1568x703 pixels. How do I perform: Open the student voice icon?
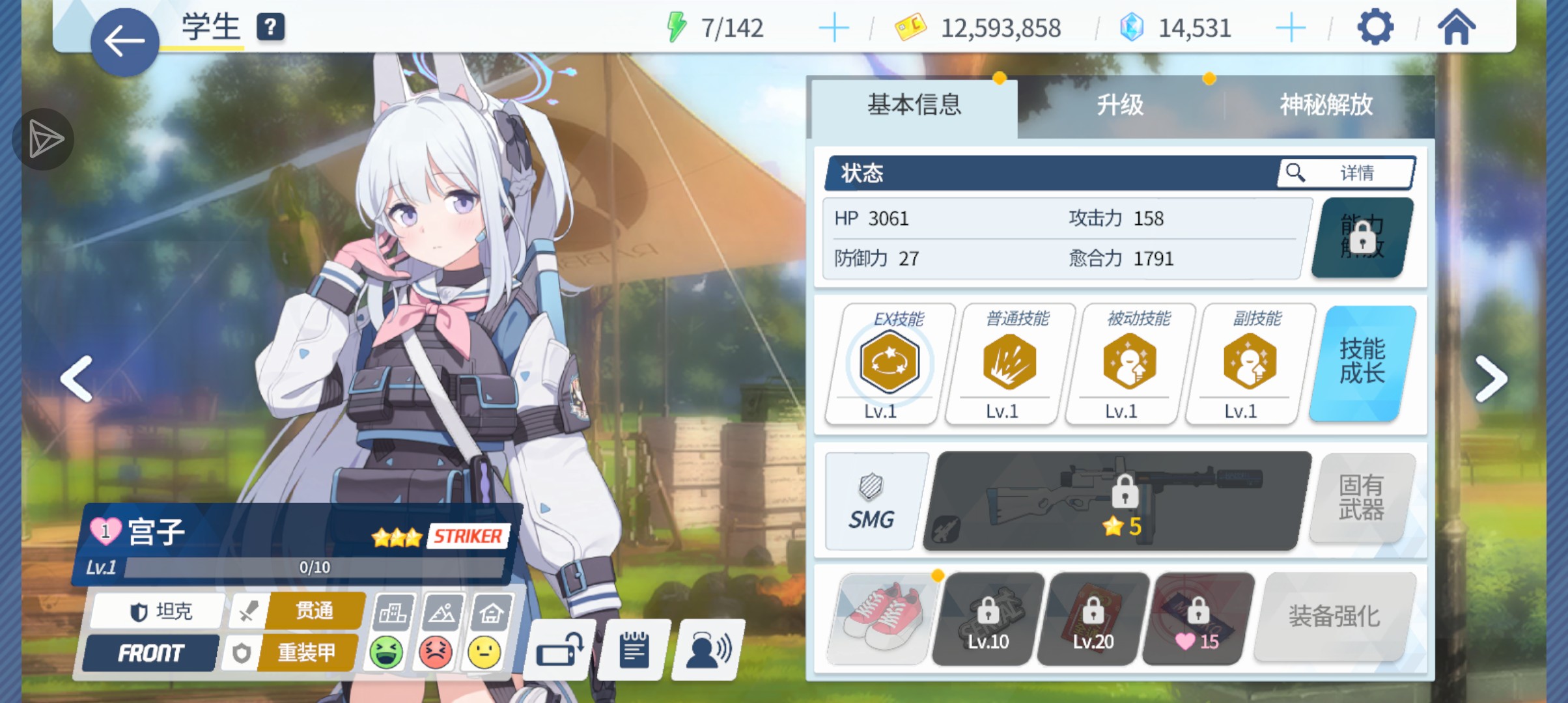708,650
